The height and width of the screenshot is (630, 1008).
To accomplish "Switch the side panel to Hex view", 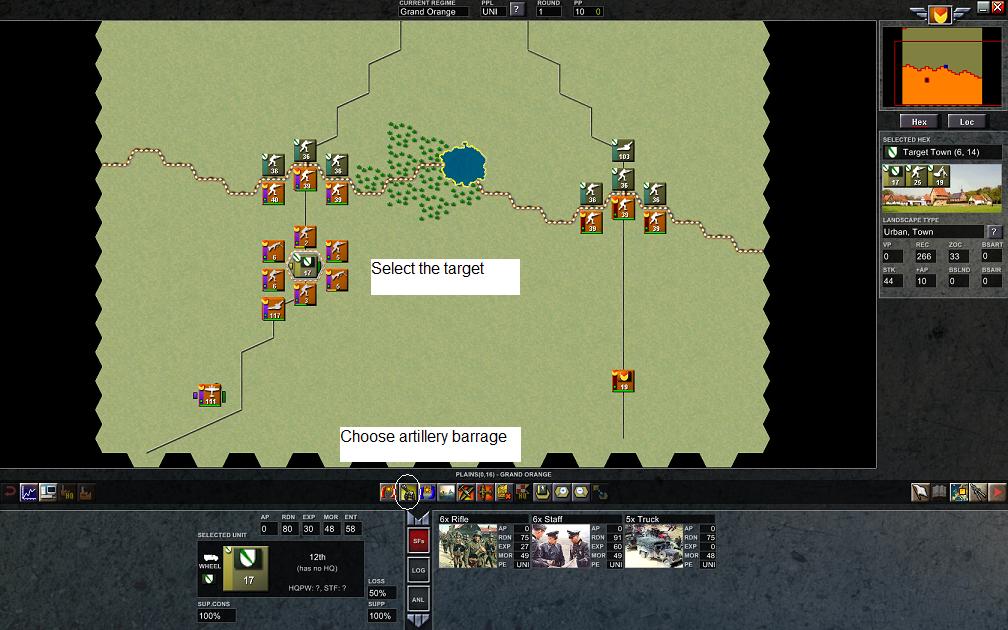I will (x=920, y=122).
